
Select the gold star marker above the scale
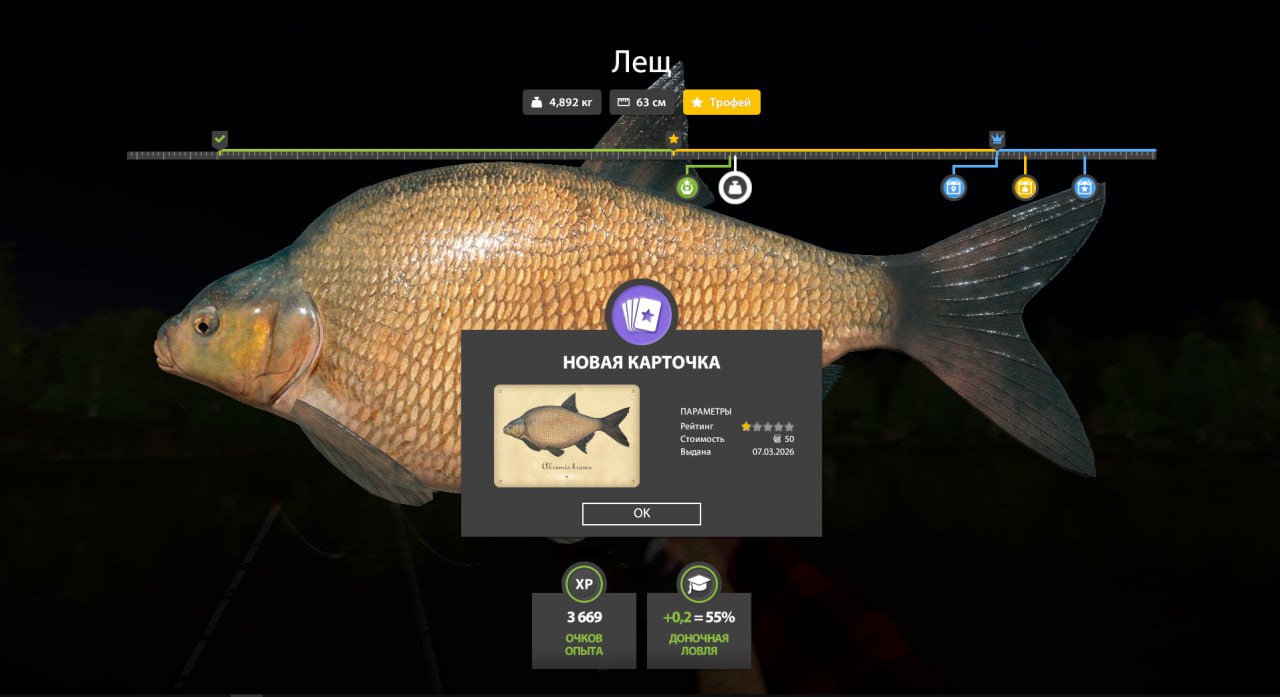click(x=673, y=139)
